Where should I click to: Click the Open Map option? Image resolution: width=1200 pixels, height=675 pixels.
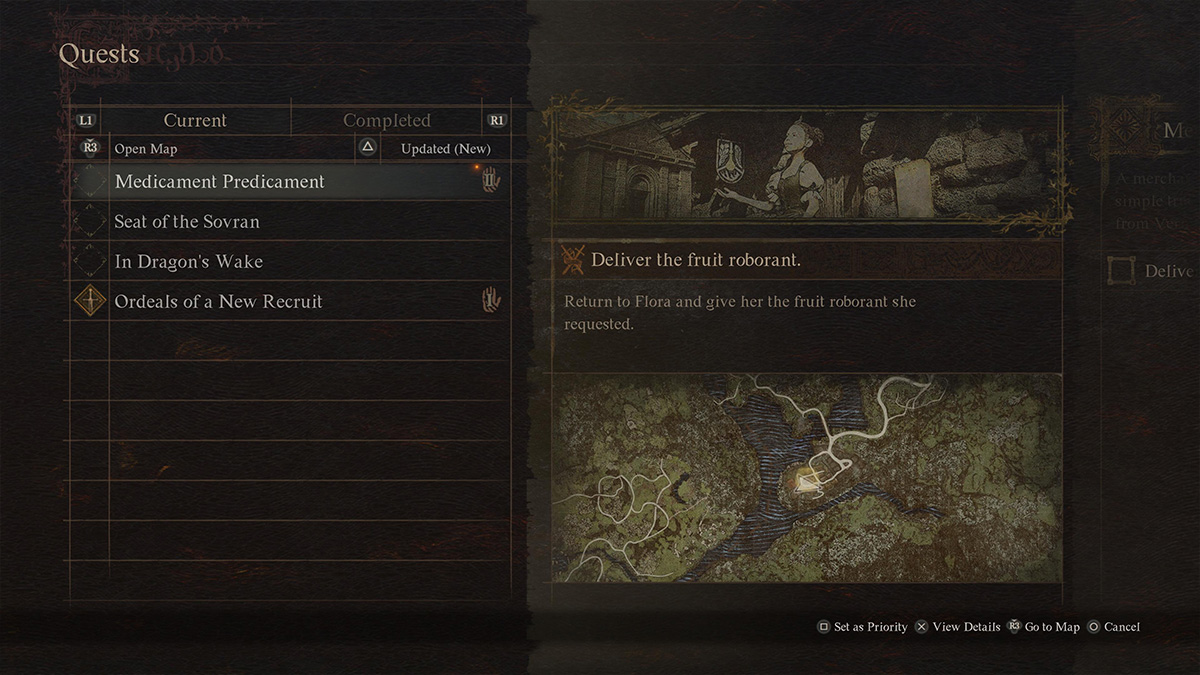coord(145,149)
